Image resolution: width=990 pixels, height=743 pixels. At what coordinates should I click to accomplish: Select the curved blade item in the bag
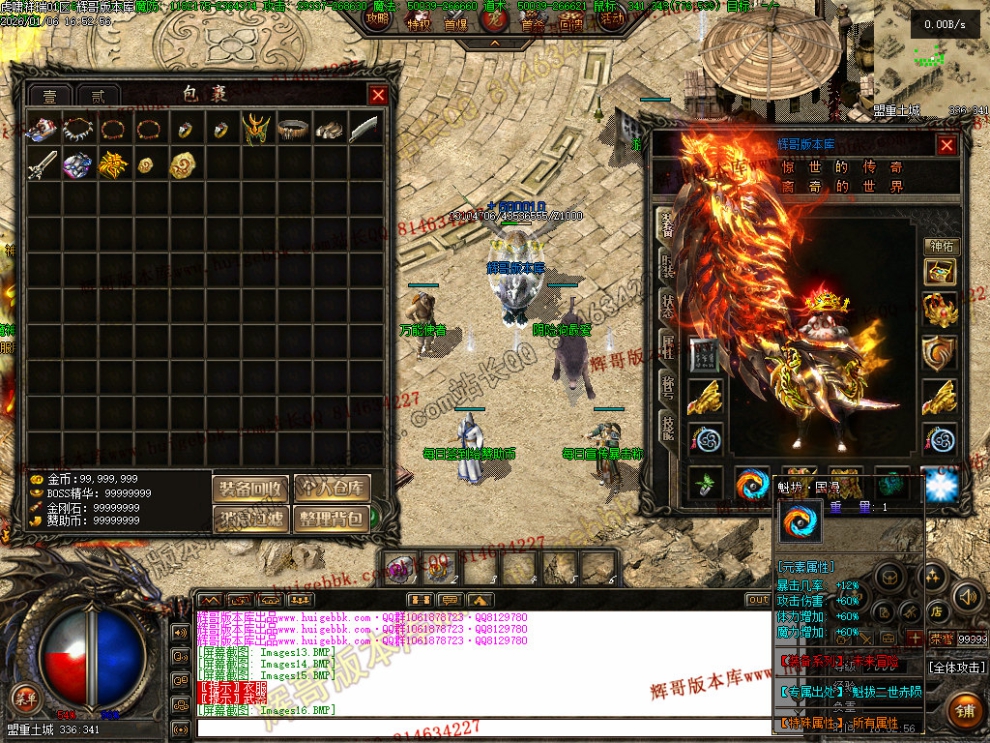(x=365, y=129)
